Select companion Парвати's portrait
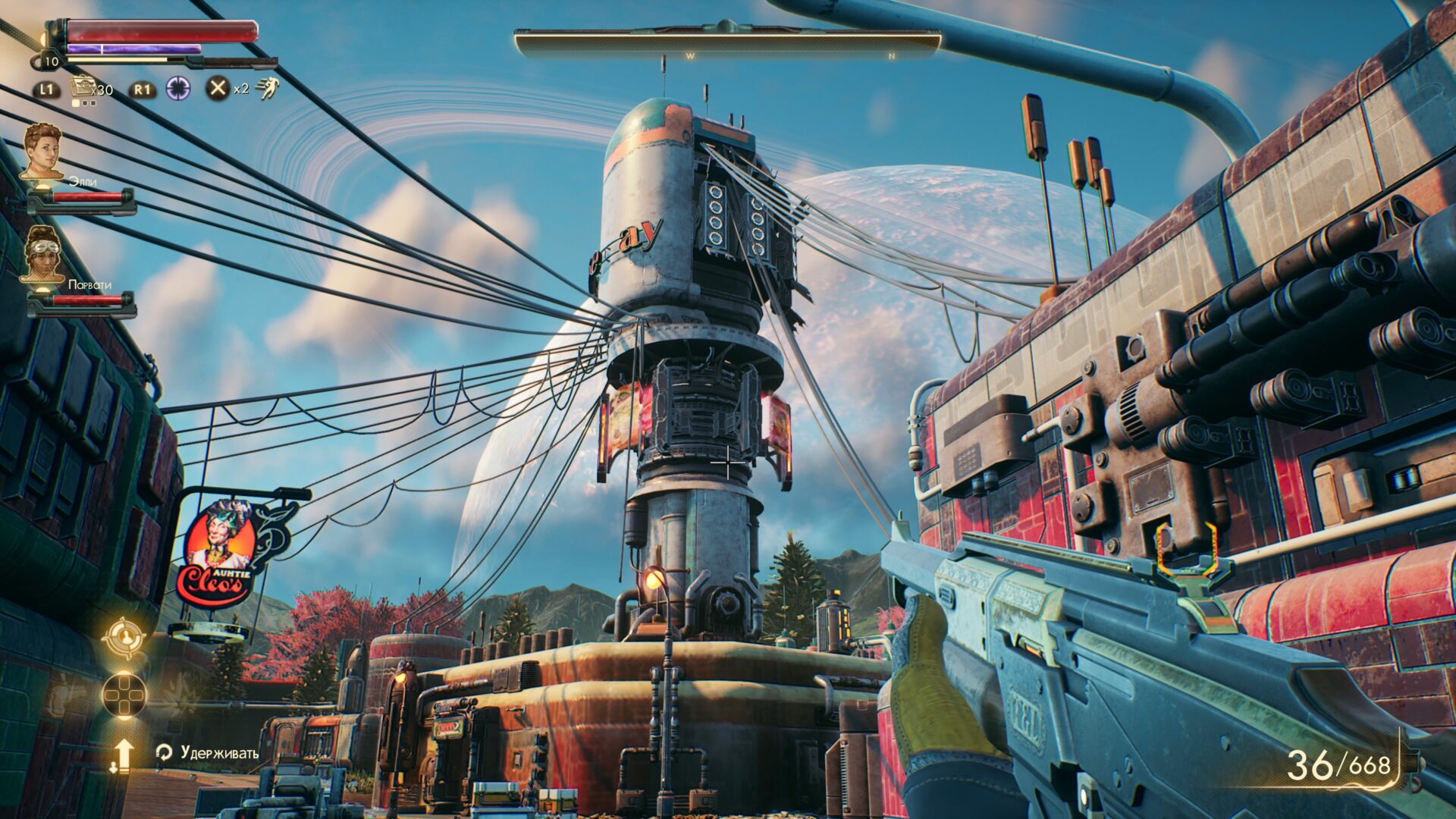This screenshot has height=819, width=1456. 42,254
